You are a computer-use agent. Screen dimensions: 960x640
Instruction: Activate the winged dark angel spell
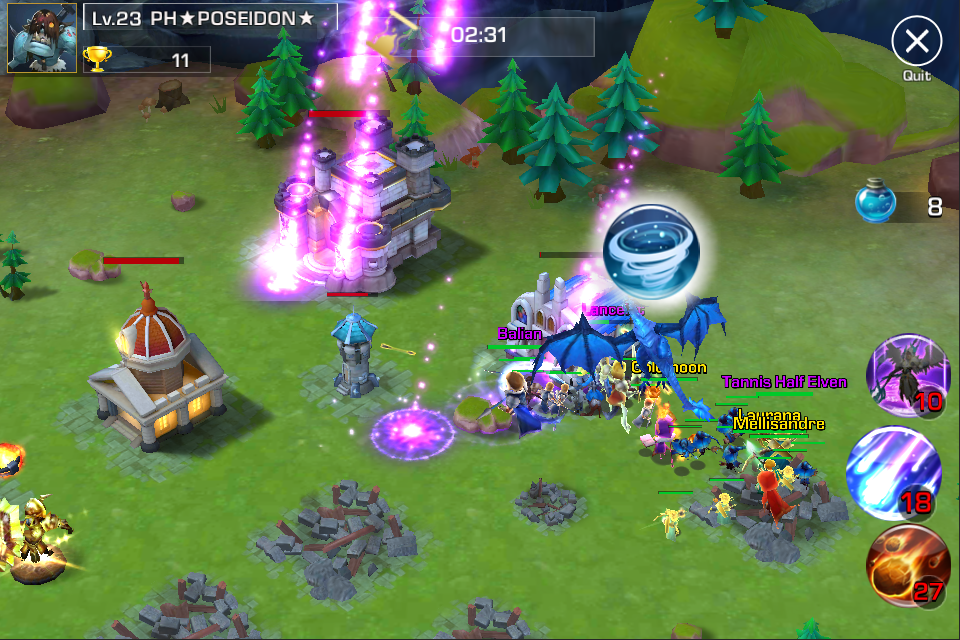pos(907,375)
